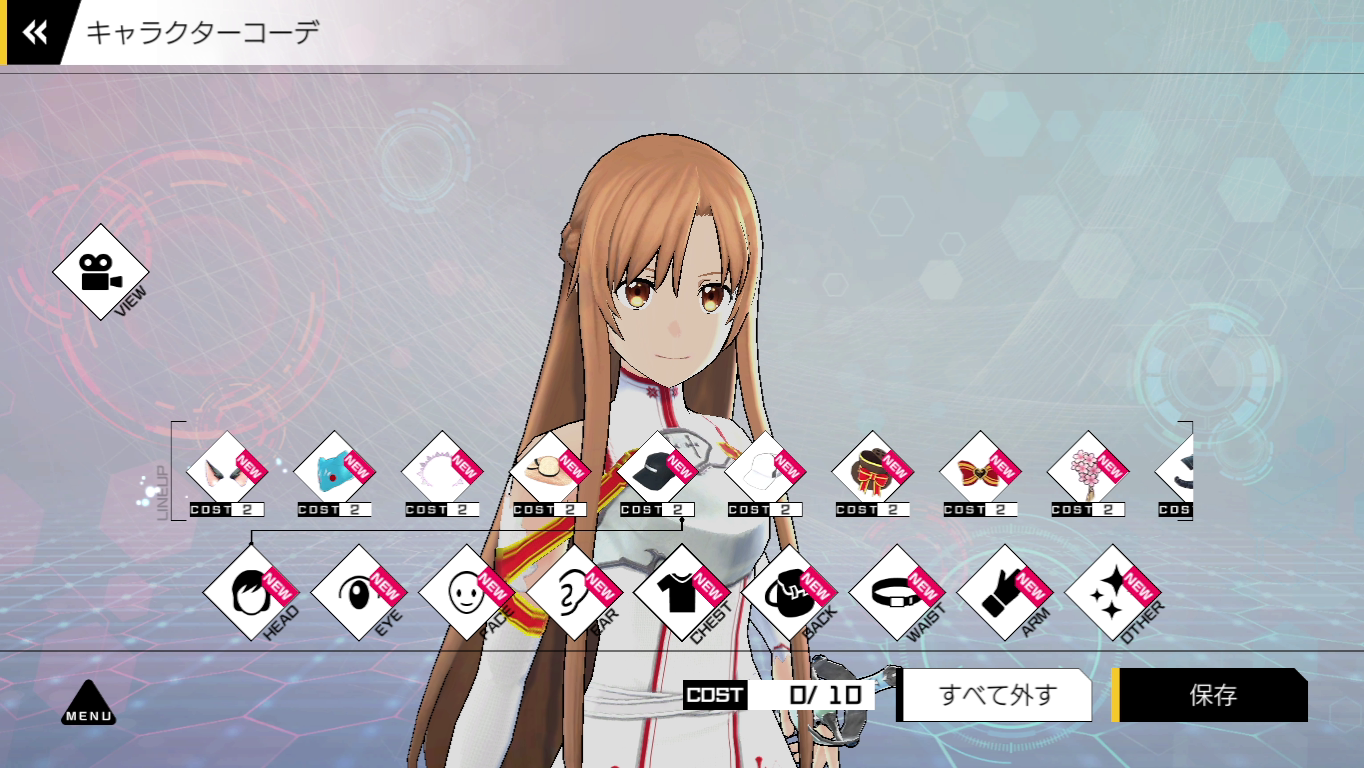Open the WAIST accessory category
The width and height of the screenshot is (1364, 768).
[897, 592]
